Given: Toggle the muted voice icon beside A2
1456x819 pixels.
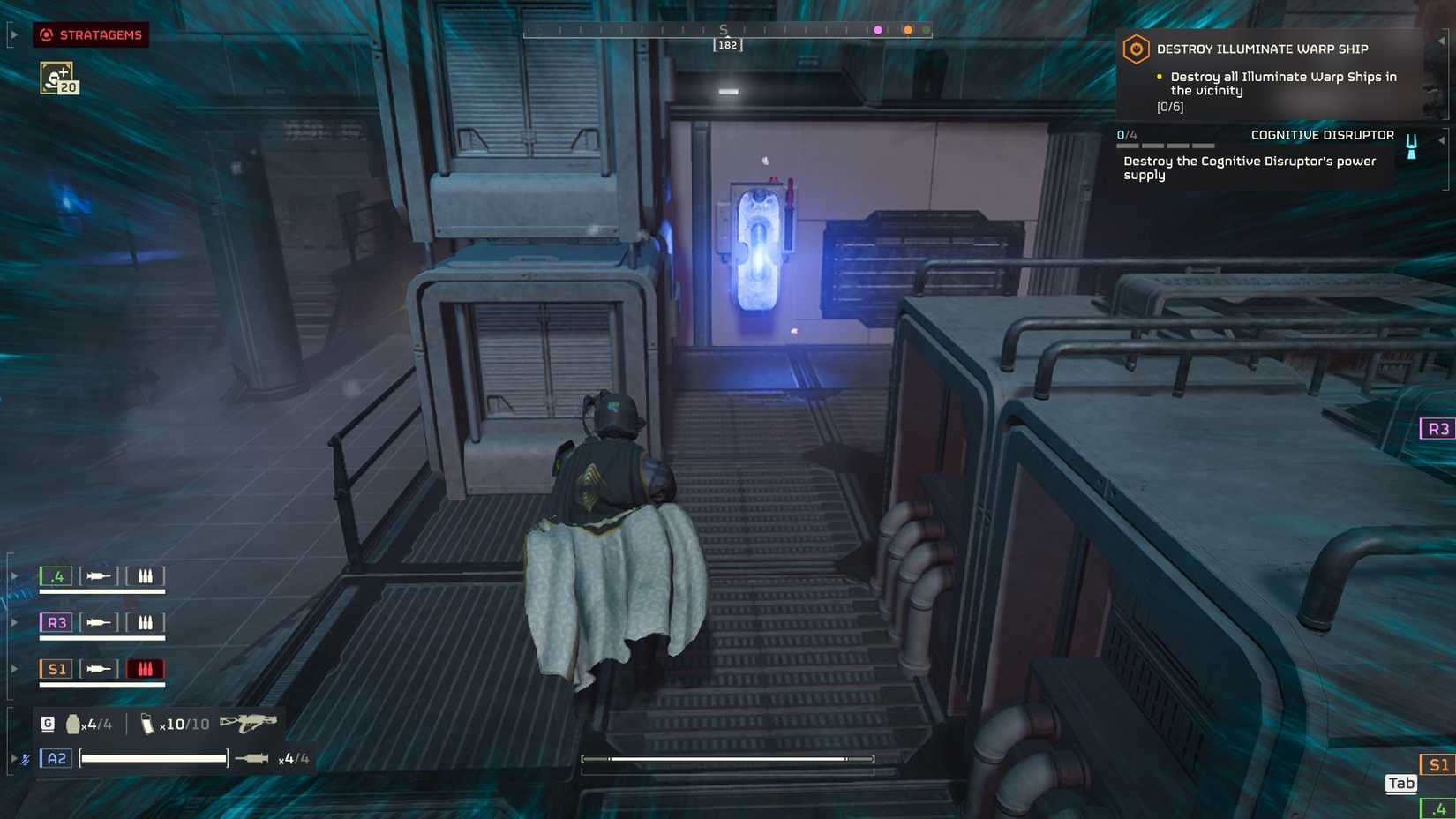Looking at the screenshot, I should 24,757.
